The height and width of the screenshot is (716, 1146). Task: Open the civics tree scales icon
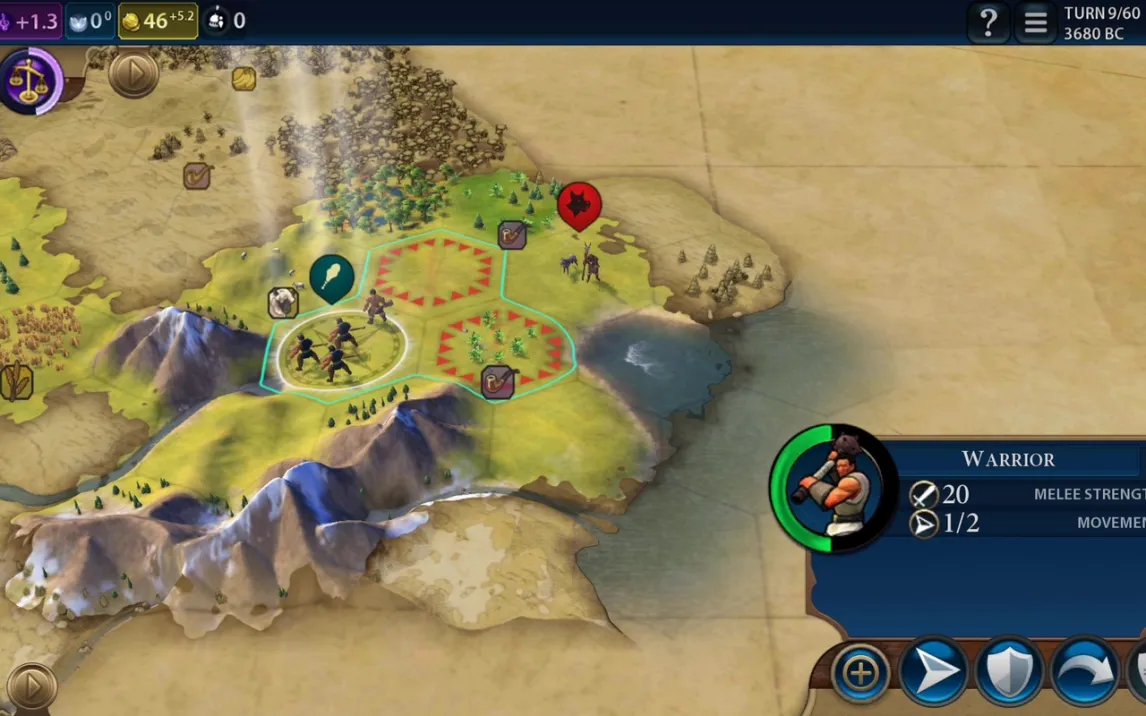coord(30,82)
